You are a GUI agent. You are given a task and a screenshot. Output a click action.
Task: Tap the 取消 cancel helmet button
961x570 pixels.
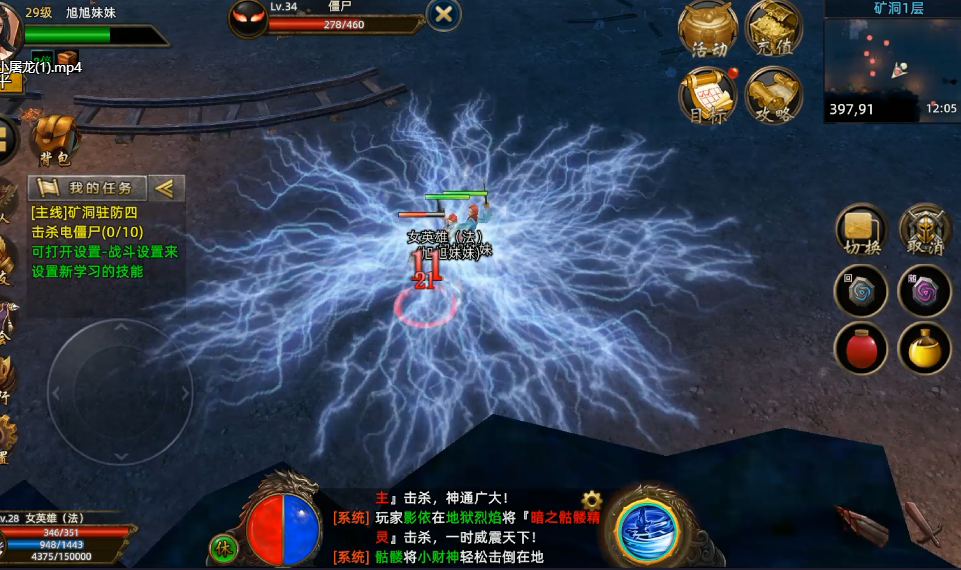pos(925,231)
